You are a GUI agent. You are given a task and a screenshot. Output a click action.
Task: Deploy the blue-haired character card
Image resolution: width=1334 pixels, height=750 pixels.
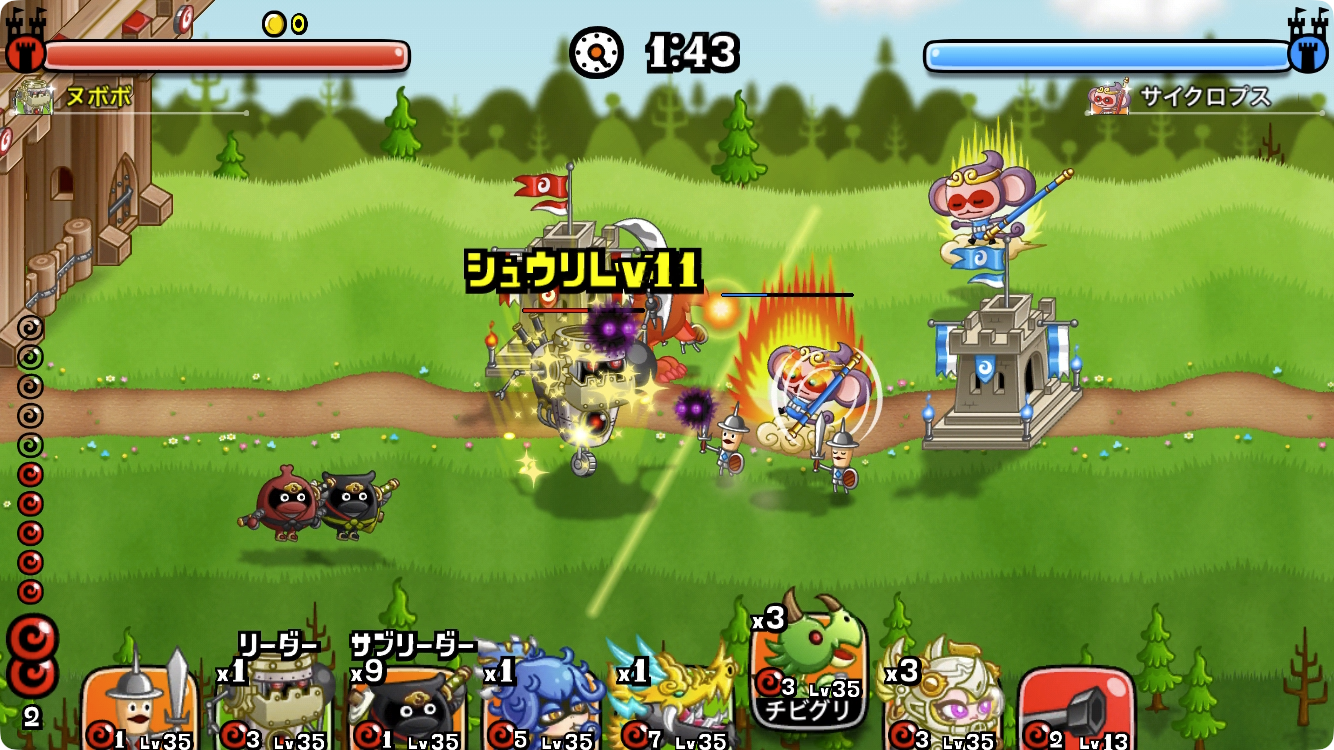tap(542, 706)
